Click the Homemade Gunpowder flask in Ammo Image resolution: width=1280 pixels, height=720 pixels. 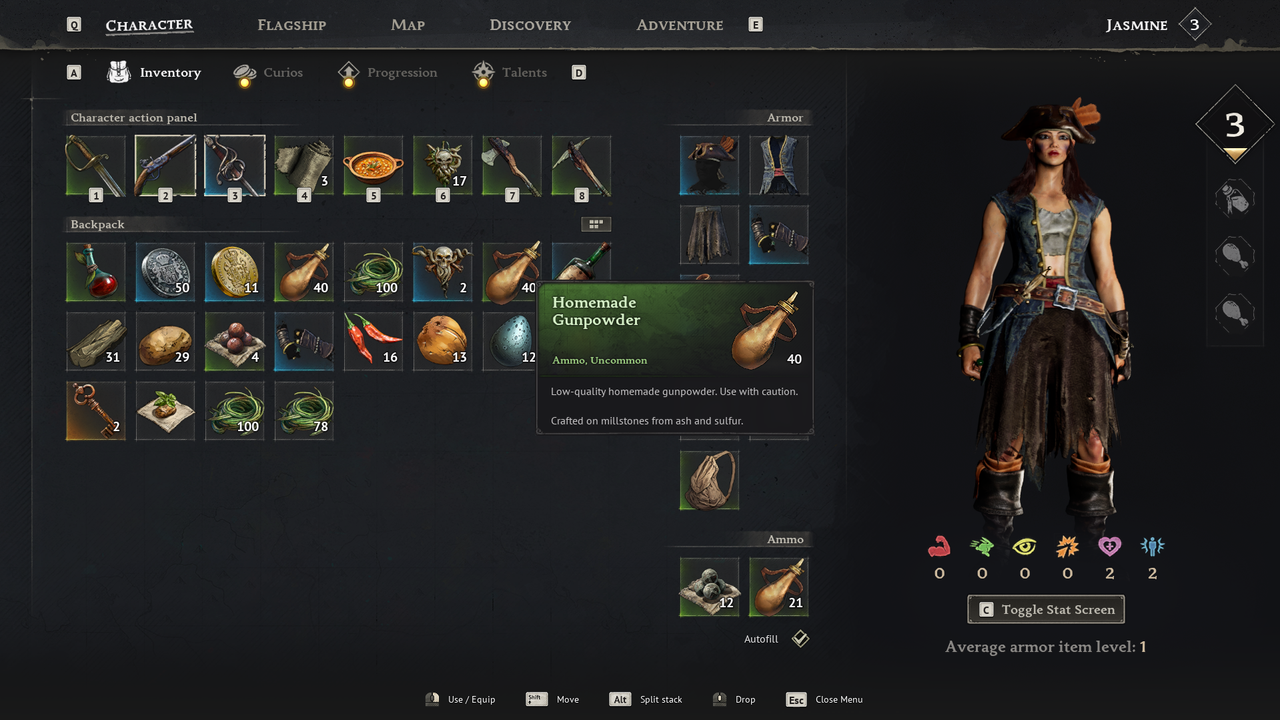pos(778,586)
